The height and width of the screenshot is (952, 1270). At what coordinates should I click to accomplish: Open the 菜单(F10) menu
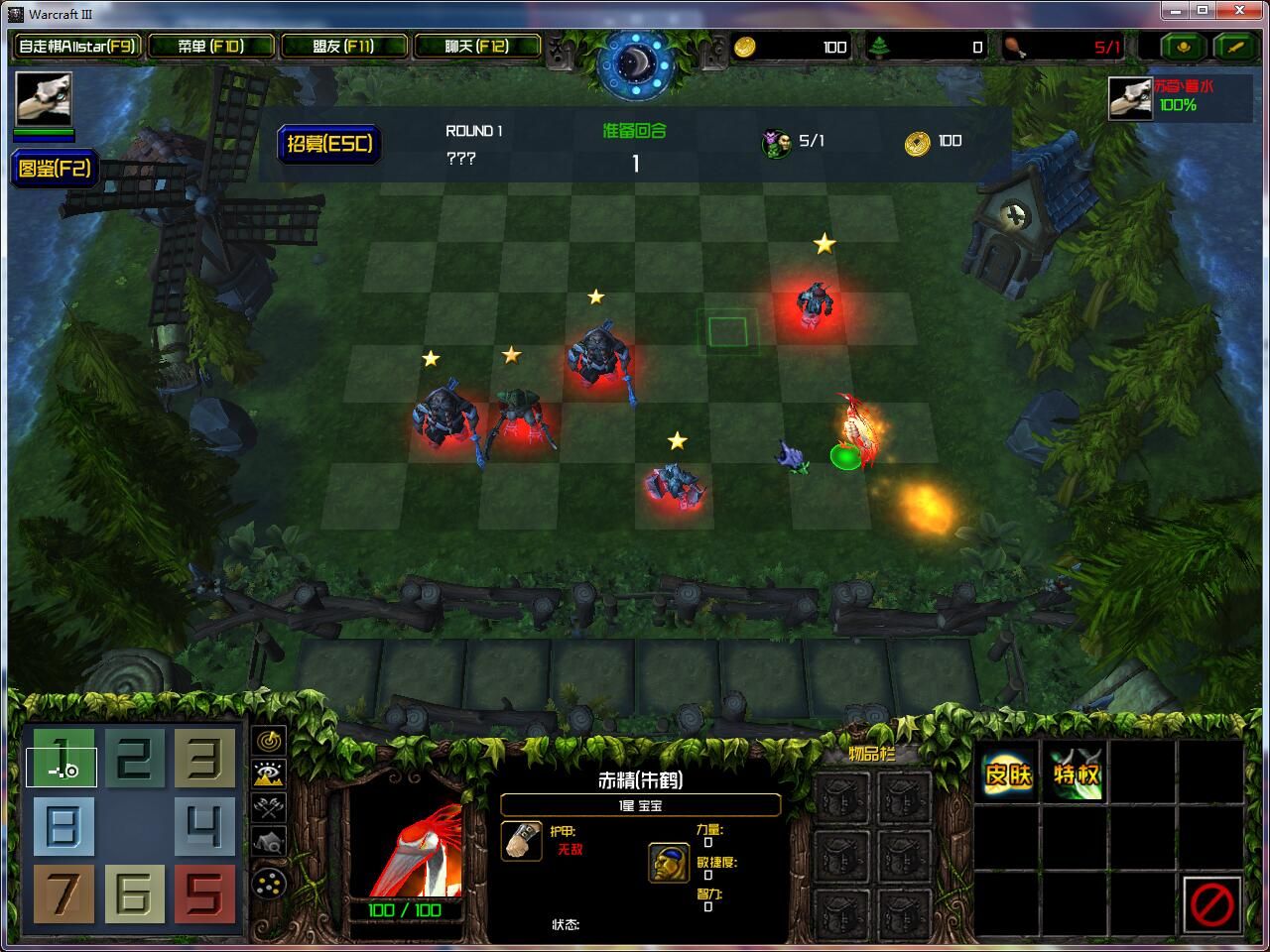(211, 46)
